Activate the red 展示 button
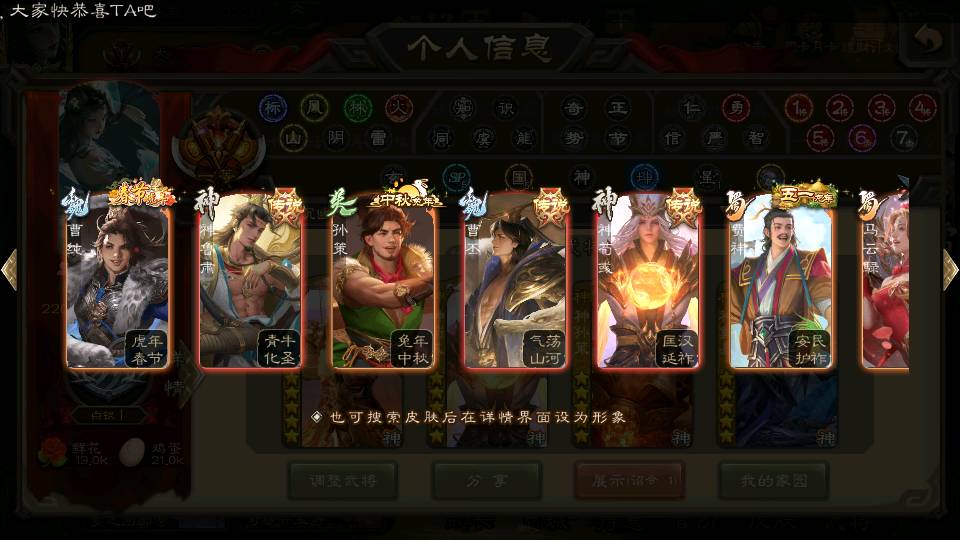 629,481
